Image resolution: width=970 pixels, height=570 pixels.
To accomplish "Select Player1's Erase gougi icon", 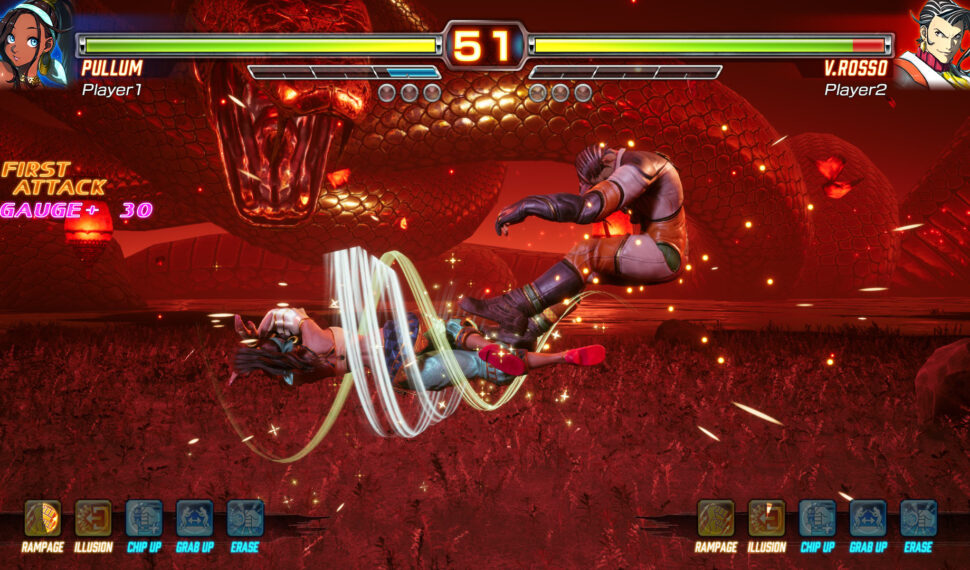I will point(245,518).
